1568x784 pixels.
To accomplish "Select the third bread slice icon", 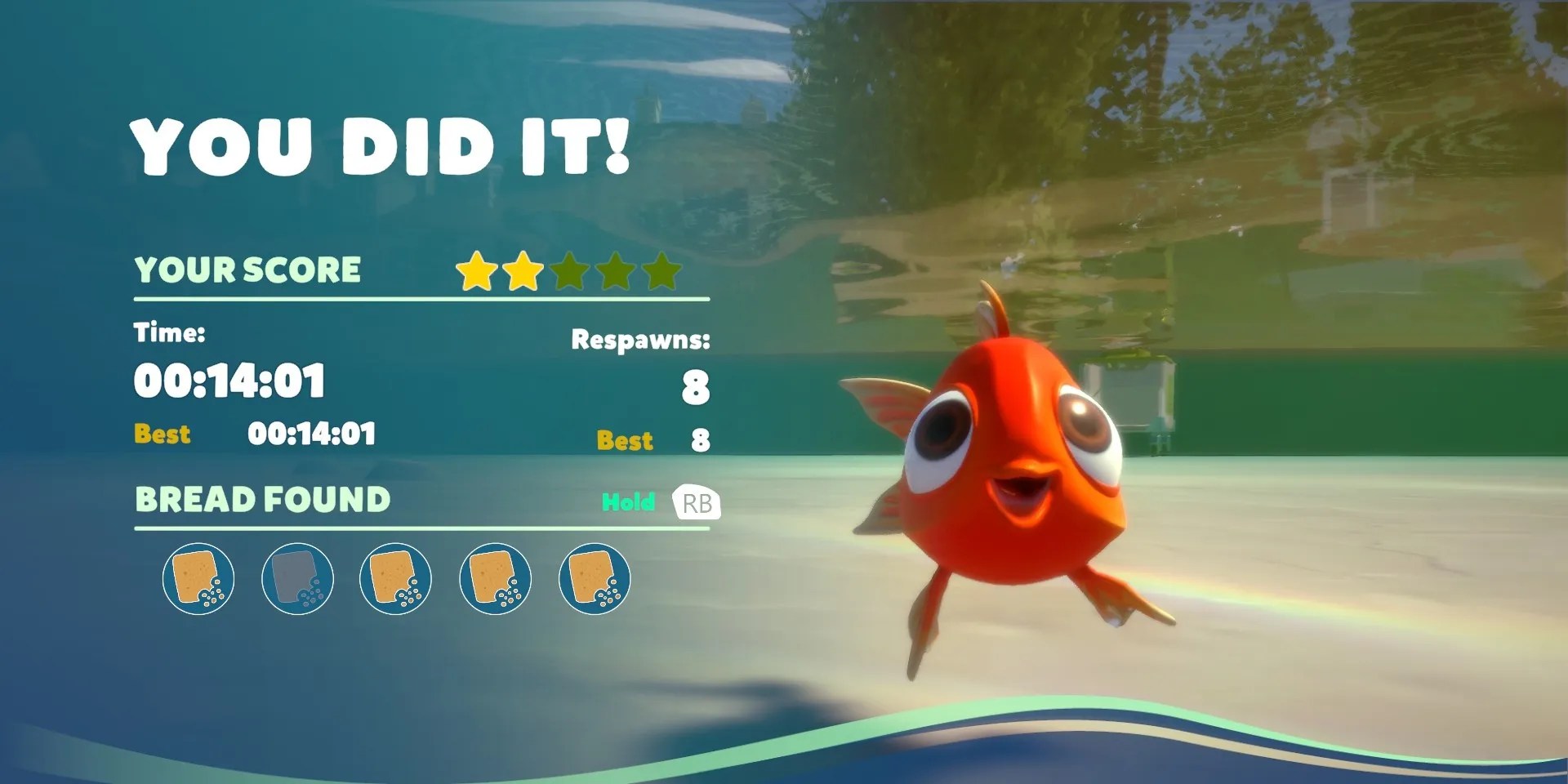I will point(398,578).
